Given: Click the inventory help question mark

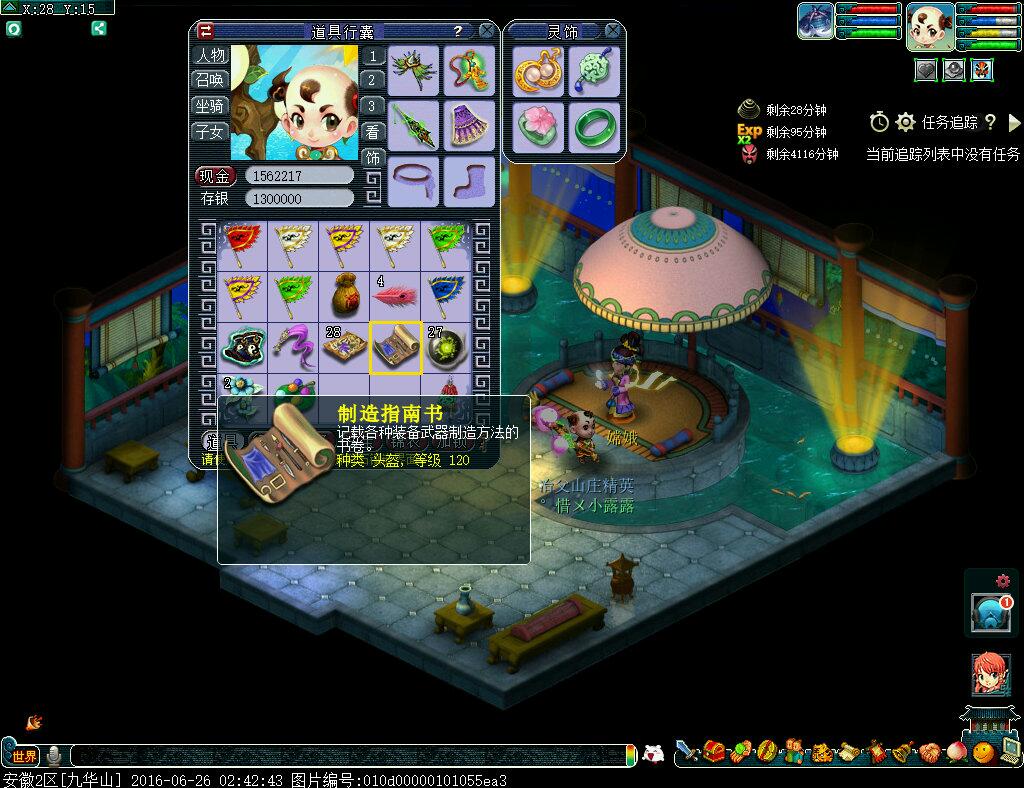Looking at the screenshot, I should click(457, 31).
